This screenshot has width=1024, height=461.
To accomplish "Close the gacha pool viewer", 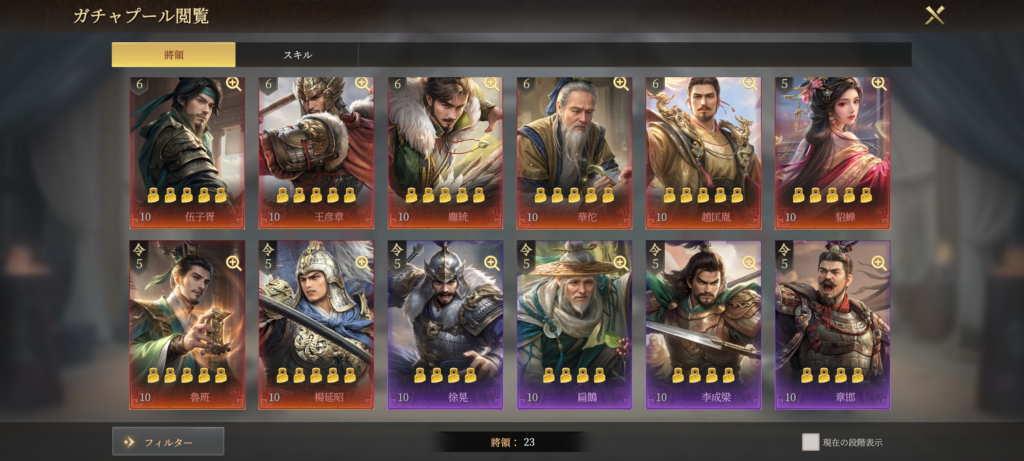I will [x=934, y=16].
